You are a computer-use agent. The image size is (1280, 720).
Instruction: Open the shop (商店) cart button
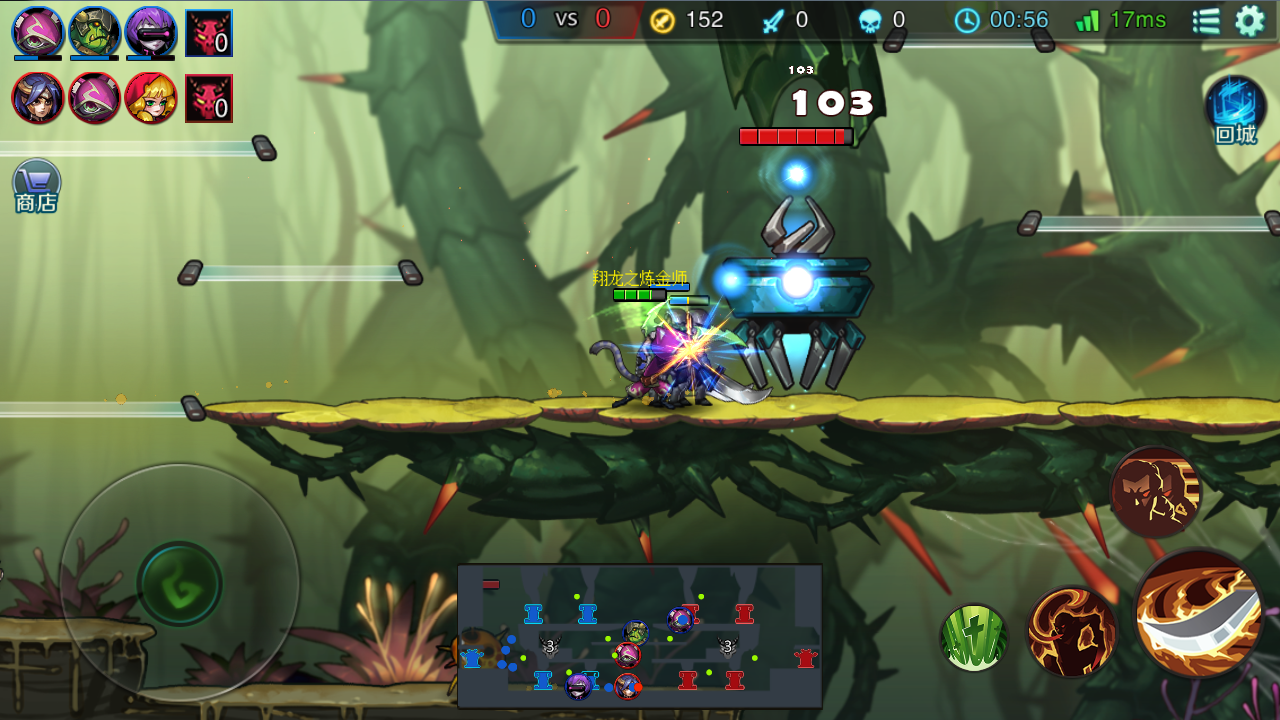[x=37, y=186]
